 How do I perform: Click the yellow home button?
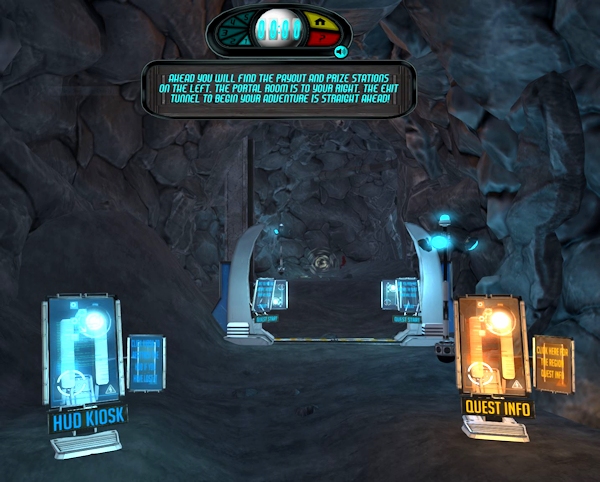click(320, 22)
